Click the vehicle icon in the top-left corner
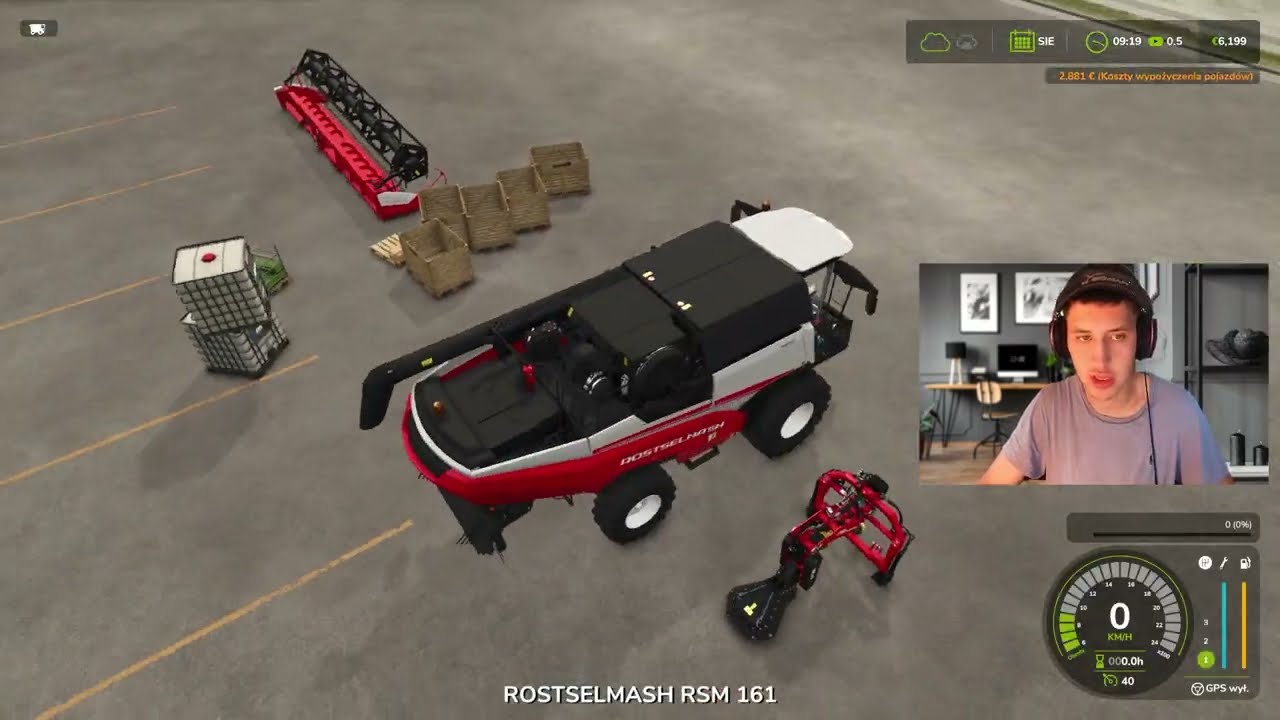Image resolution: width=1280 pixels, height=720 pixels. pyautogui.click(x=38, y=29)
